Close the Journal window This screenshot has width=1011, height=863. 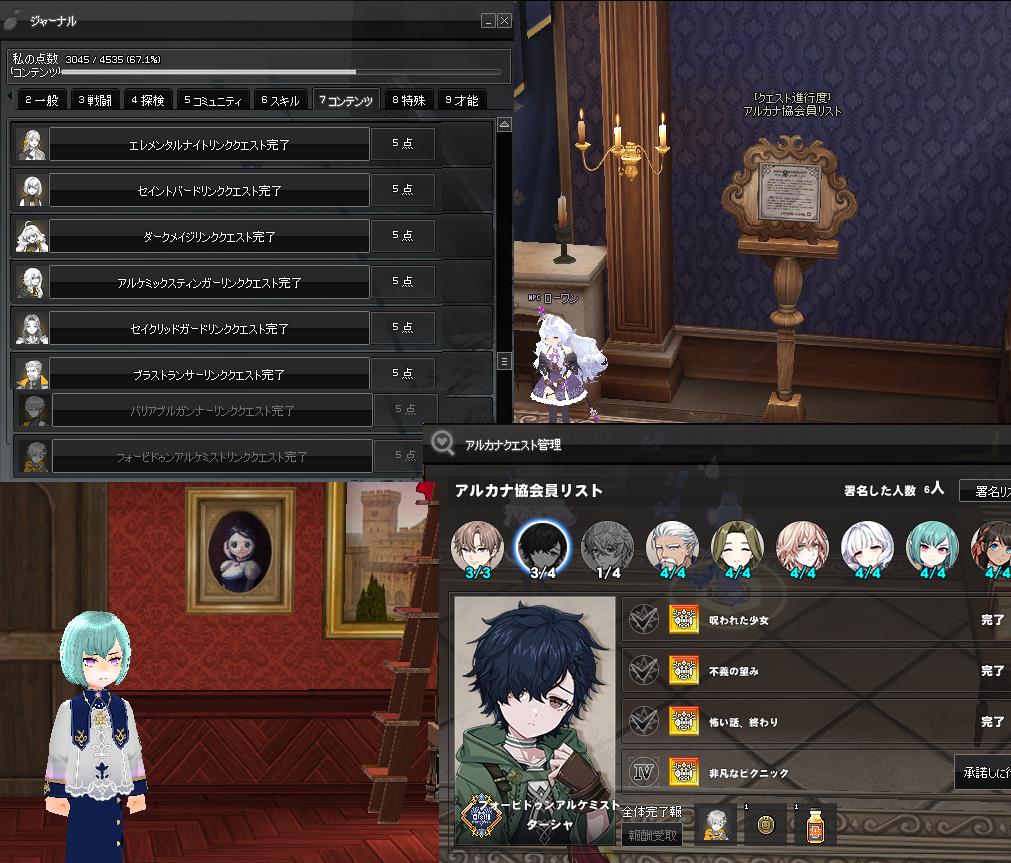pos(504,20)
